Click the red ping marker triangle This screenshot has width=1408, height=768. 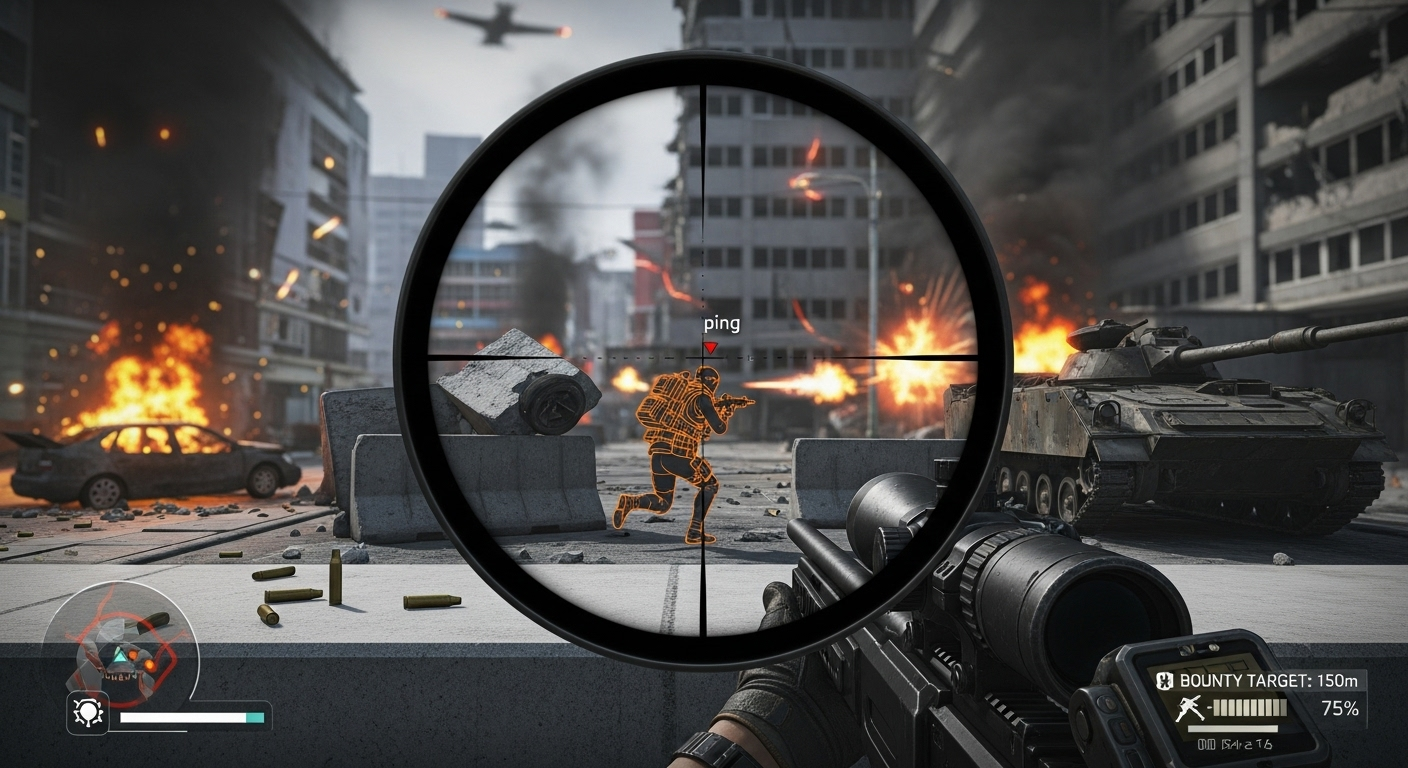710,347
